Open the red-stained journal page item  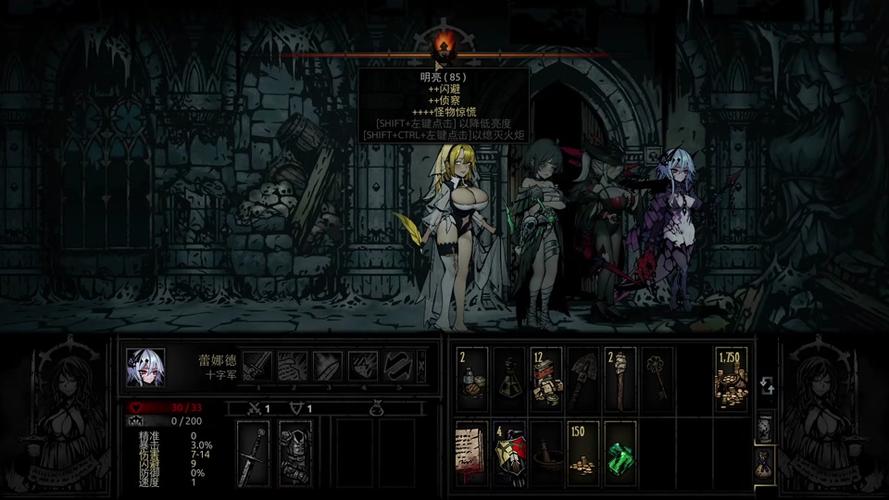coord(472,452)
